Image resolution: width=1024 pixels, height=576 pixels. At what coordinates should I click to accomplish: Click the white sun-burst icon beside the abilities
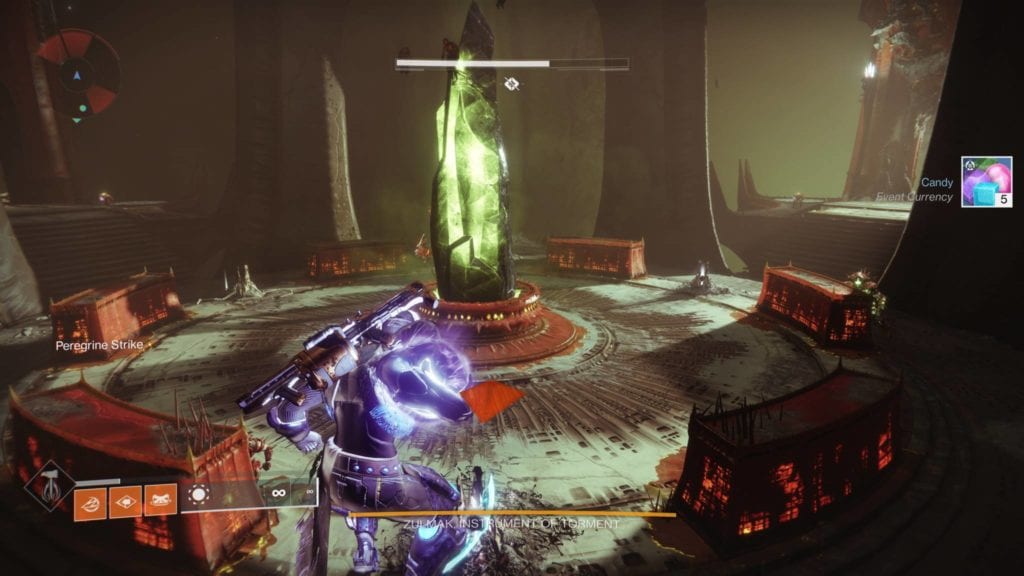tap(198, 495)
